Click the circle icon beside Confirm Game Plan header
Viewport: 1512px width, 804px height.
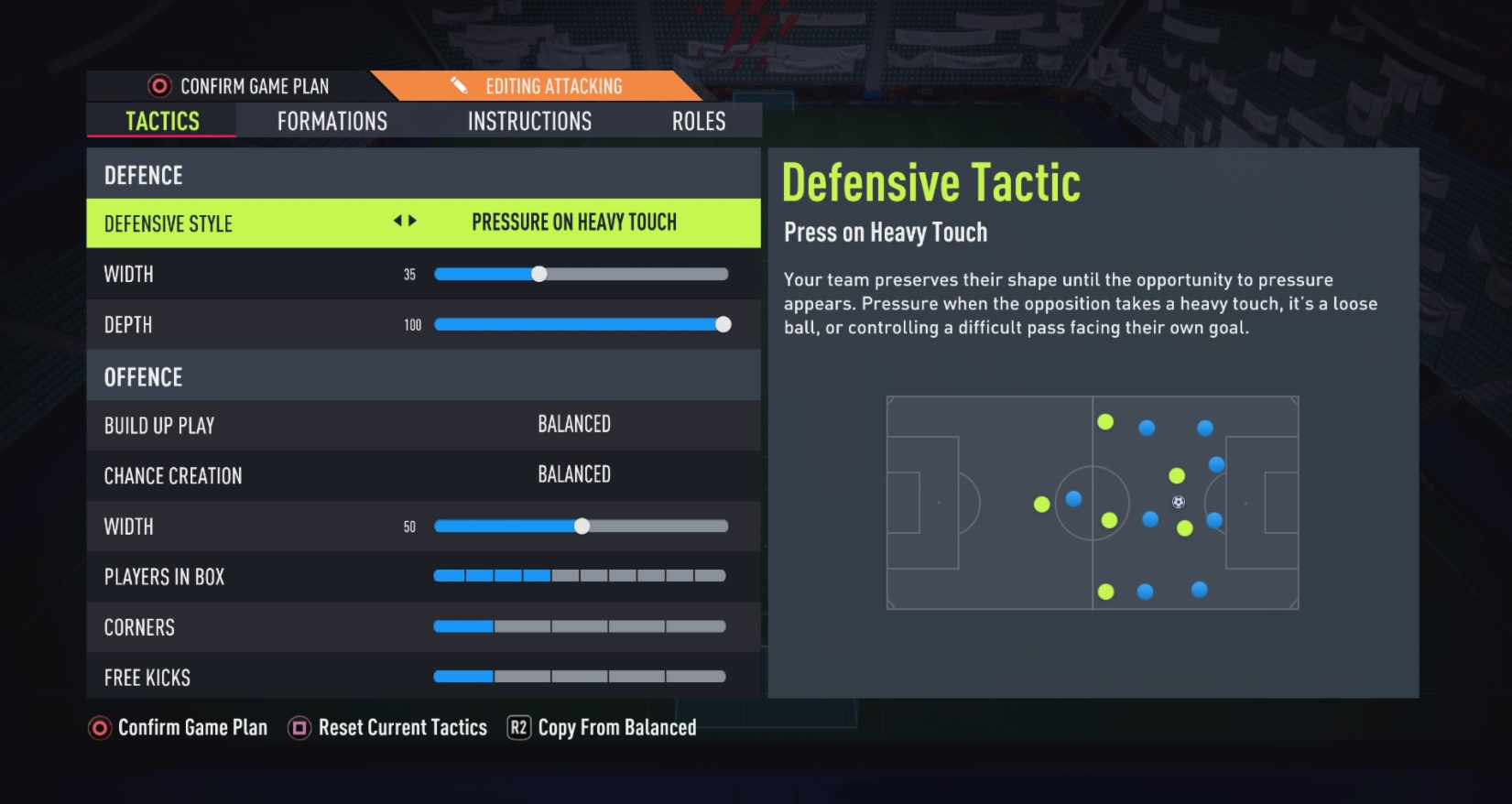(159, 85)
